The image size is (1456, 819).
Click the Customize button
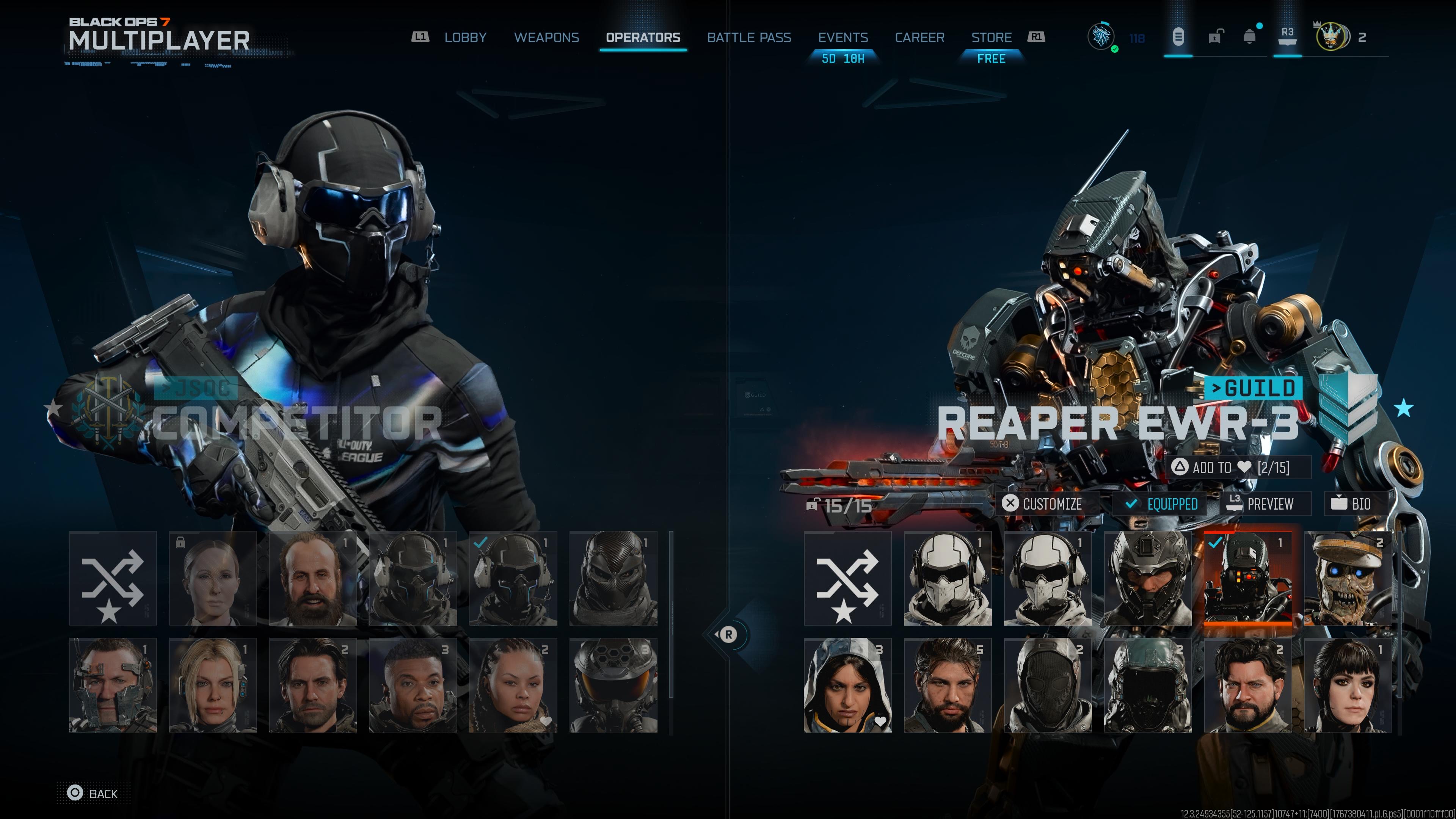tap(1042, 504)
